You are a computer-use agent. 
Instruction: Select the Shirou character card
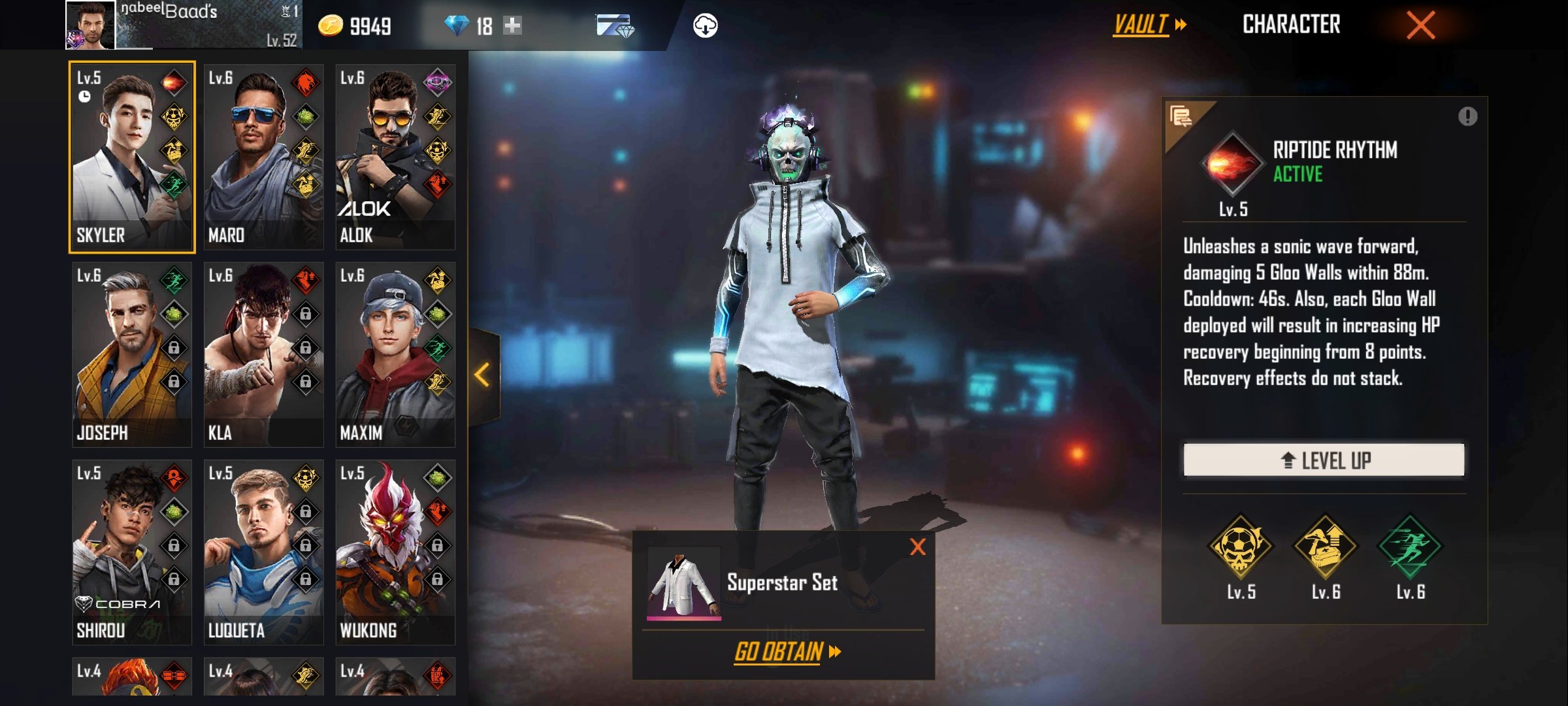(x=131, y=552)
